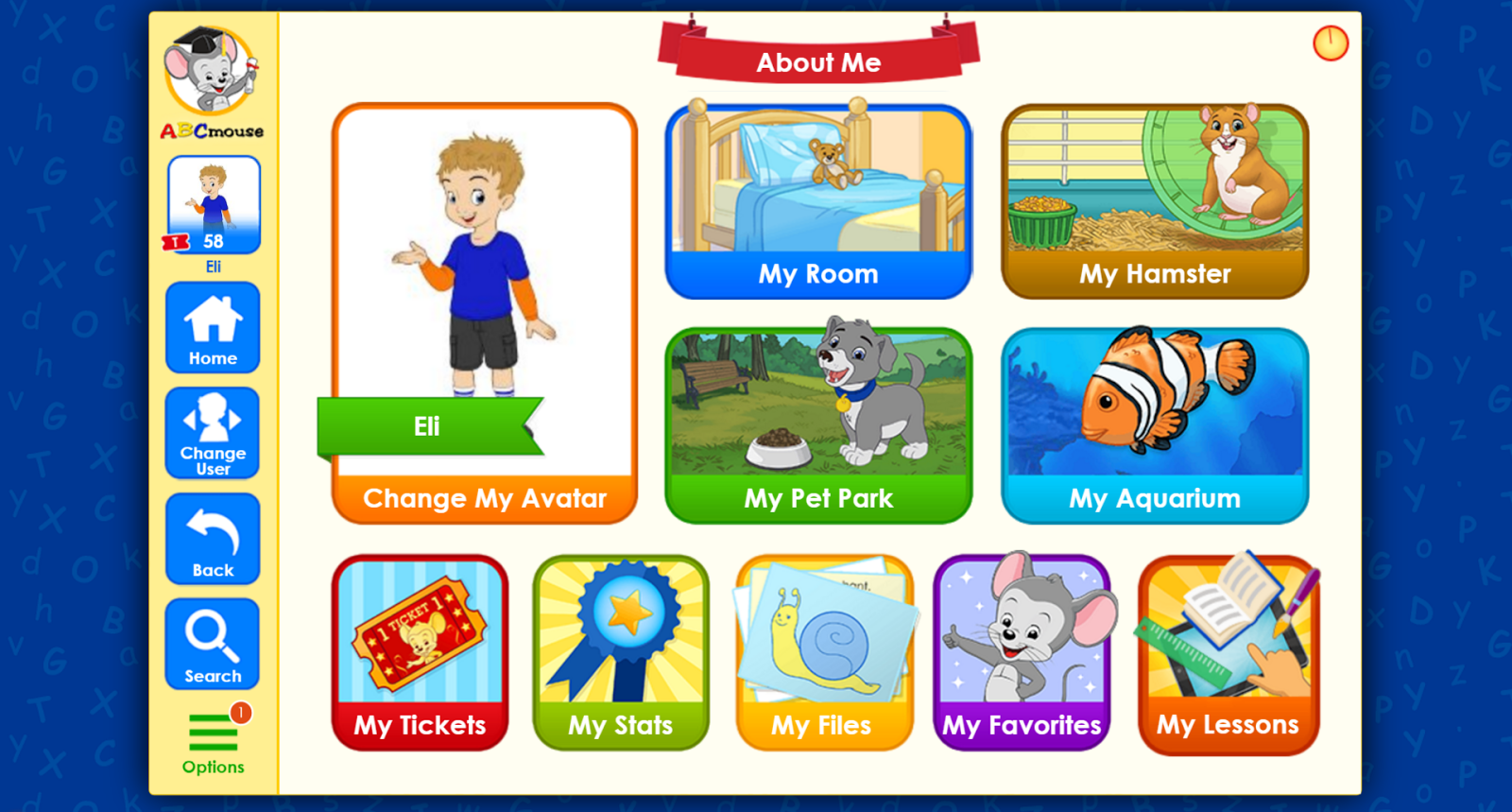
Task: Open My Tickets
Action: pyautogui.click(x=420, y=652)
